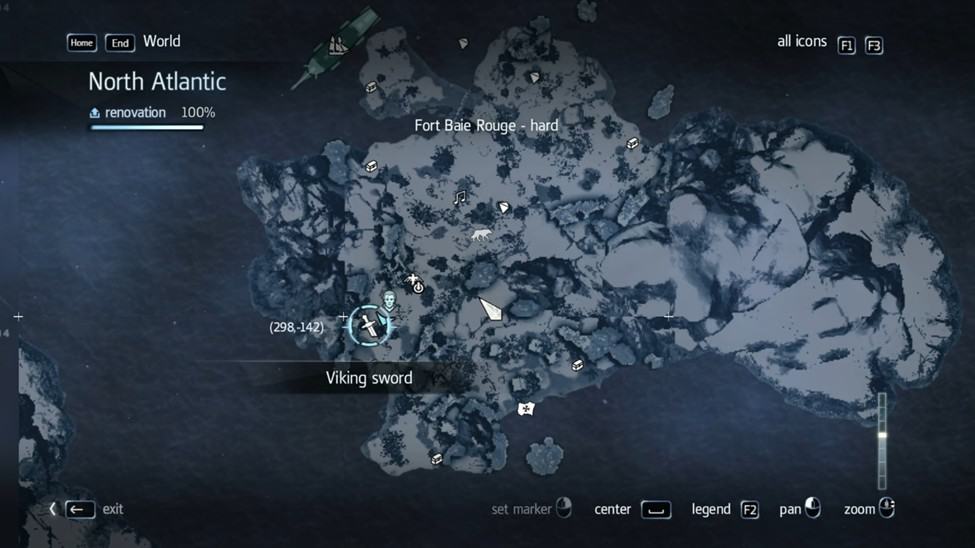Screen dimensions: 975x548
Task: Exit the map with the back arrow
Action: (80, 509)
